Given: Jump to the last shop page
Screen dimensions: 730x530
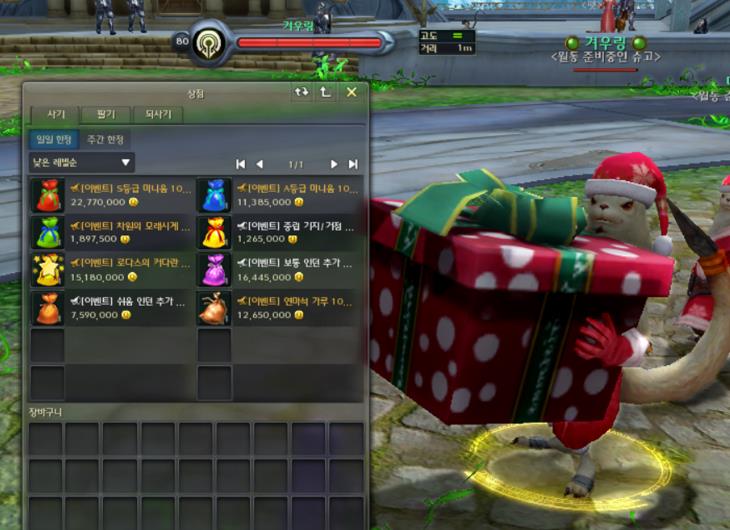Looking at the screenshot, I should [x=352, y=164].
